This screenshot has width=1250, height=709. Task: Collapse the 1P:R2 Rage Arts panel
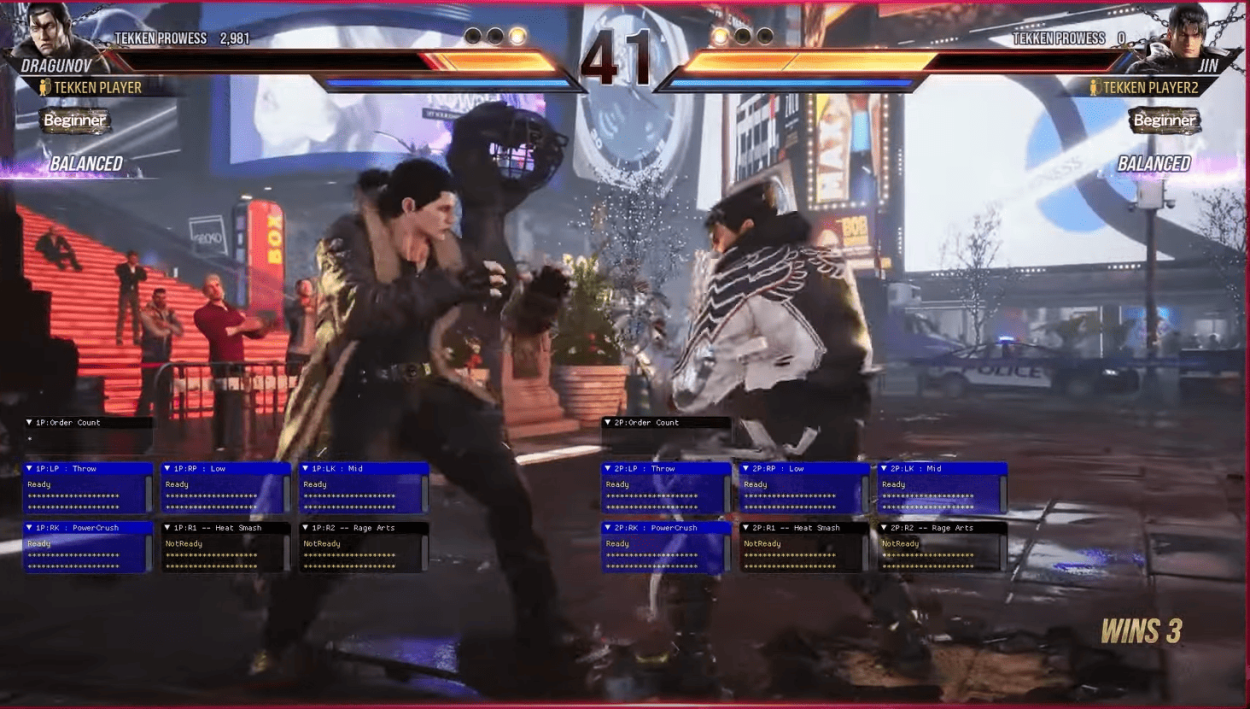[306, 528]
